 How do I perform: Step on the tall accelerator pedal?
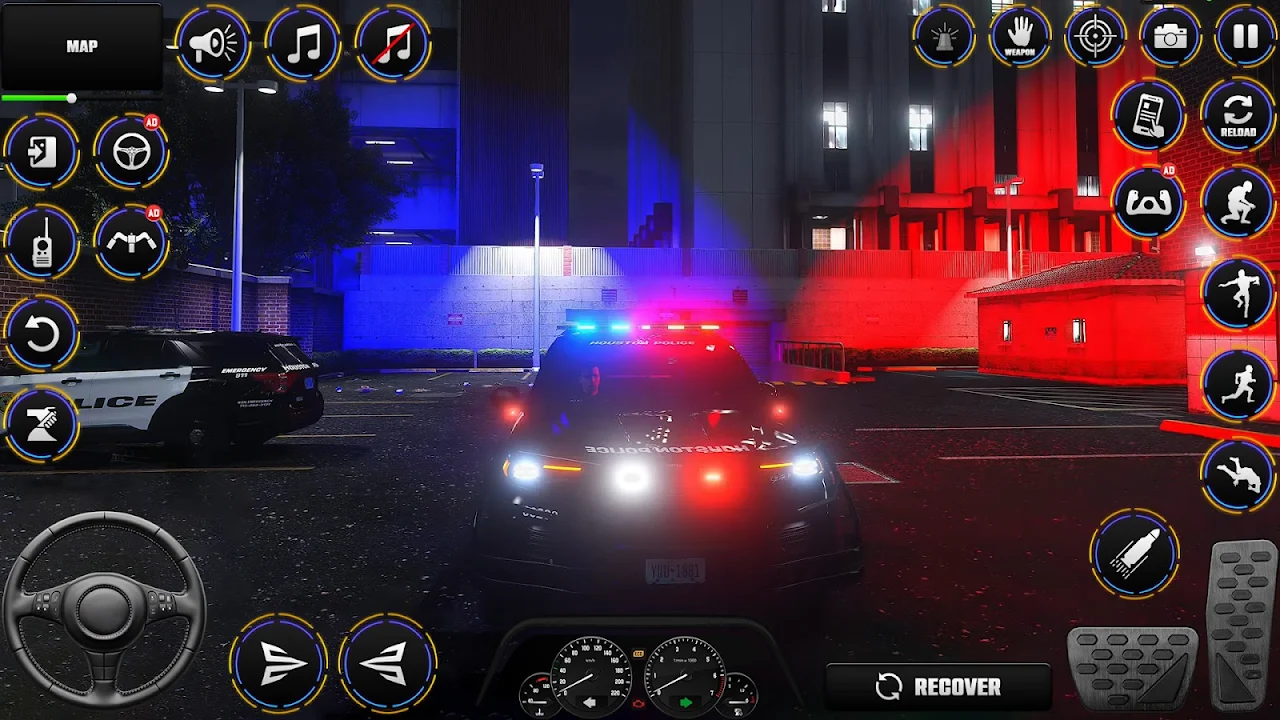coord(1241,624)
